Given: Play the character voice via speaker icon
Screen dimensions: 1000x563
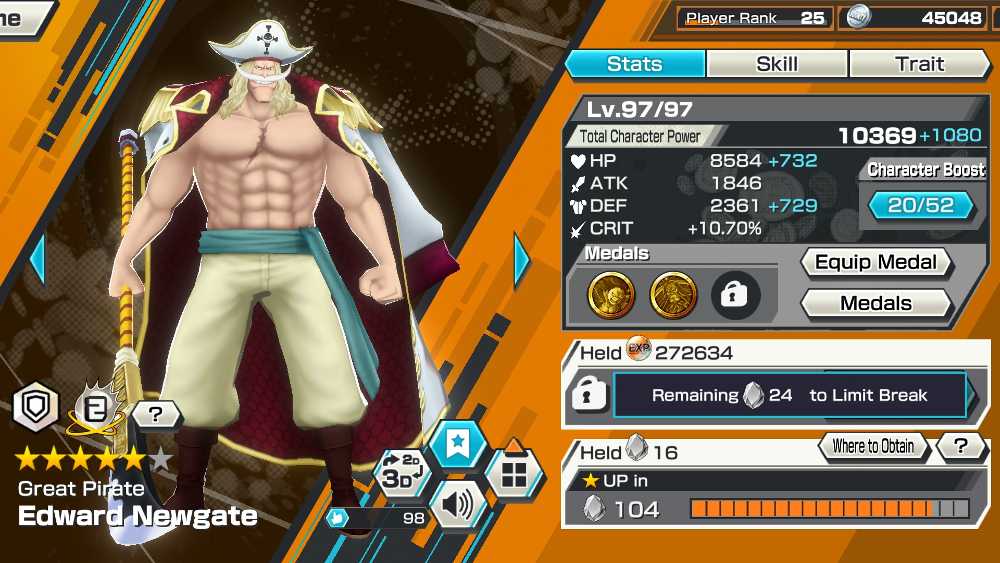Looking at the screenshot, I should click(458, 505).
